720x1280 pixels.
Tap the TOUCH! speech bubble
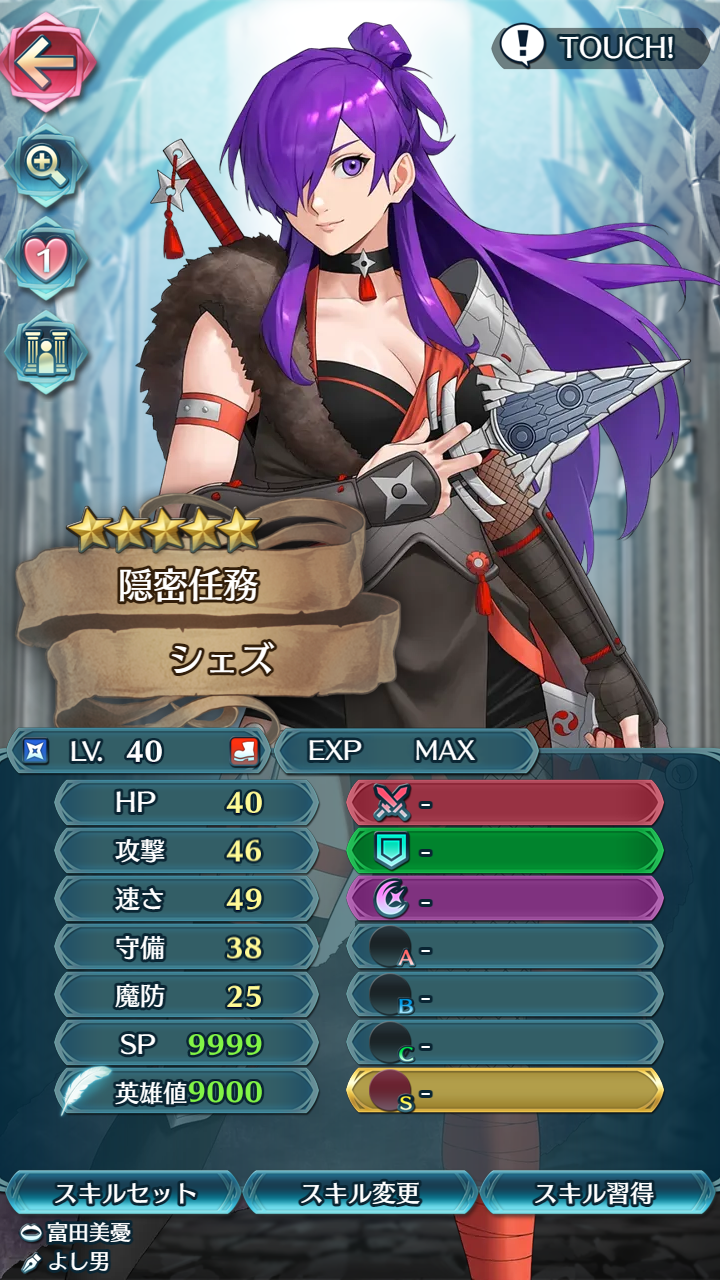598,47
